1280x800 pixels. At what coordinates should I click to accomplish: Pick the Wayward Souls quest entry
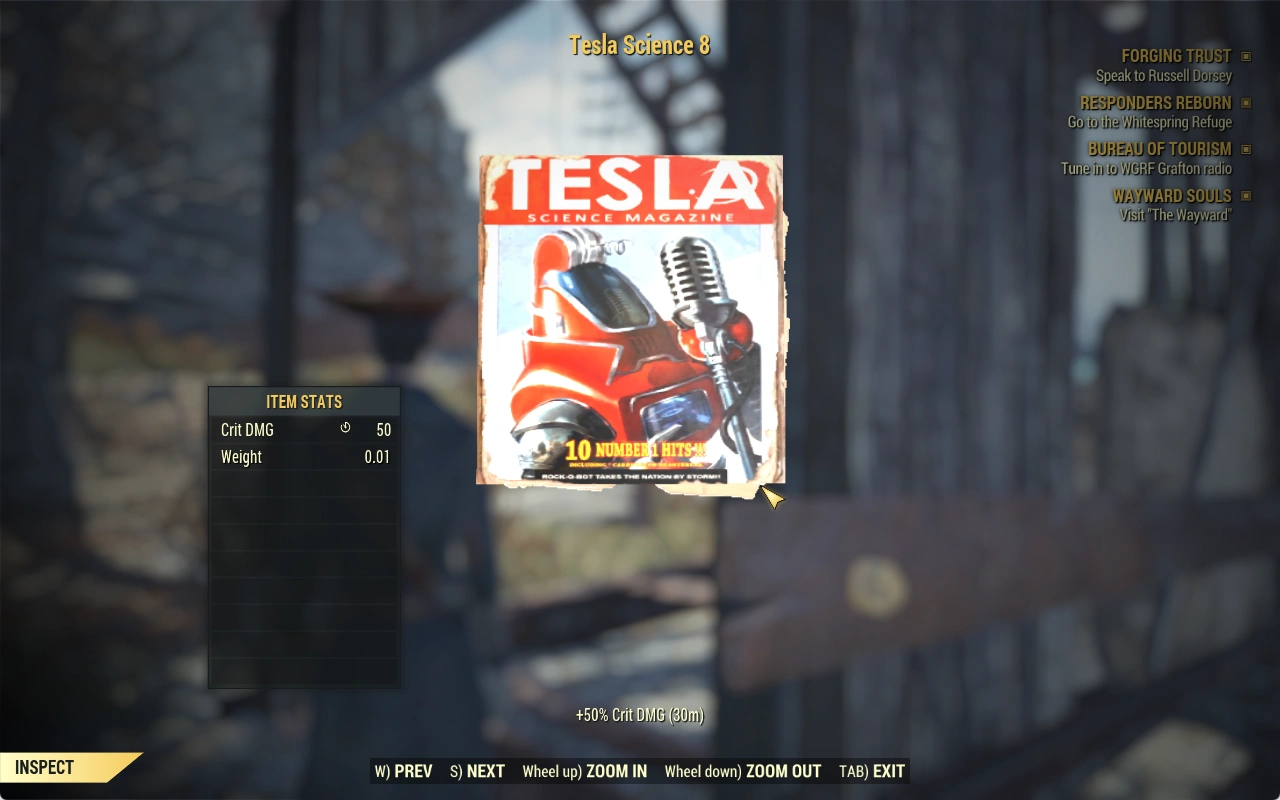tap(1171, 196)
